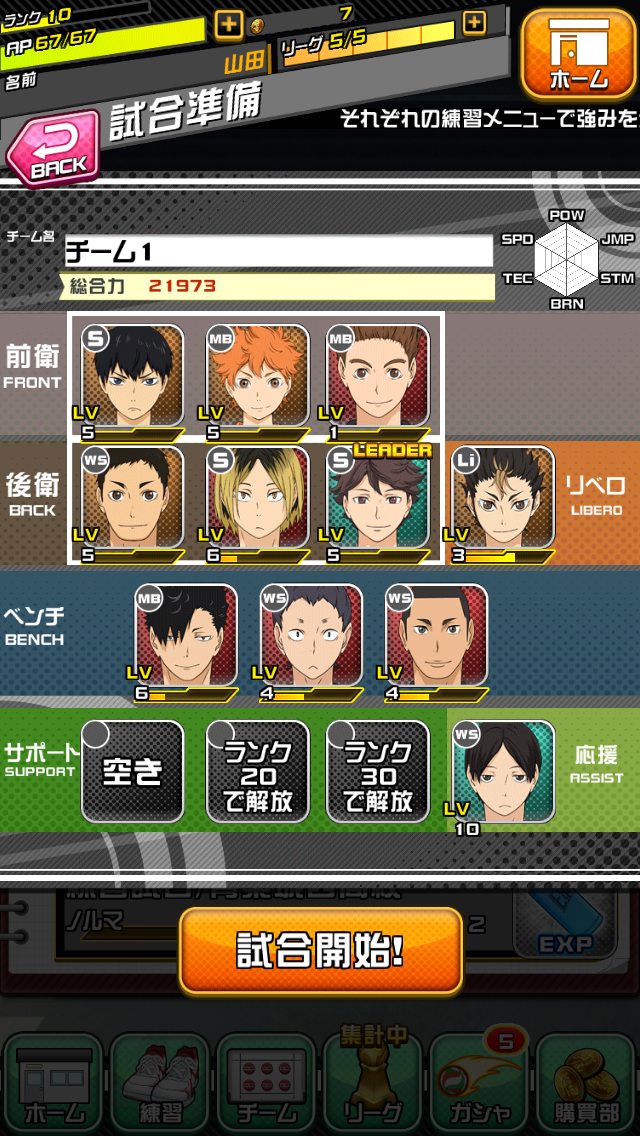The height and width of the screenshot is (1136, 640).
Task: Open the 練習 practice tab
Action: (159, 1085)
